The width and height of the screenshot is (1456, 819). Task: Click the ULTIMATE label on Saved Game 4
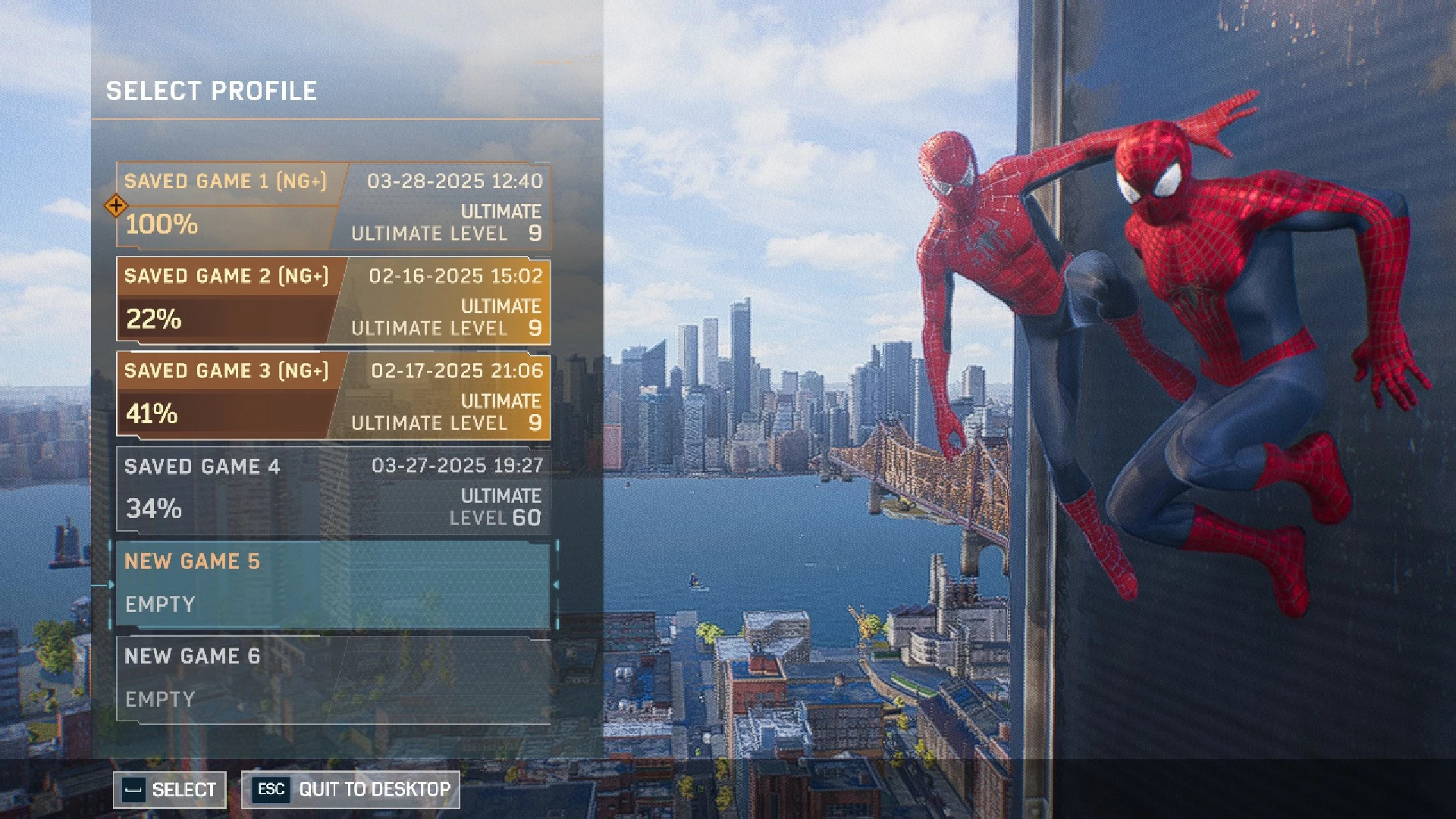[501, 497]
